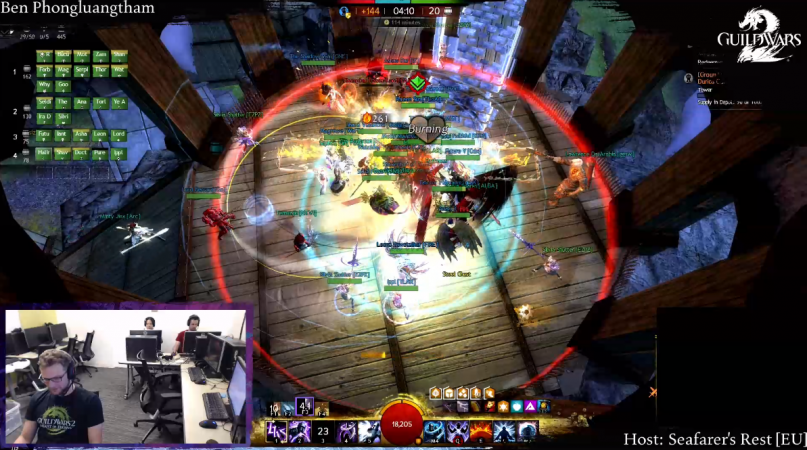Activate weapon skill in slot 4
The height and width of the screenshot is (450, 807).
click(x=347, y=432)
